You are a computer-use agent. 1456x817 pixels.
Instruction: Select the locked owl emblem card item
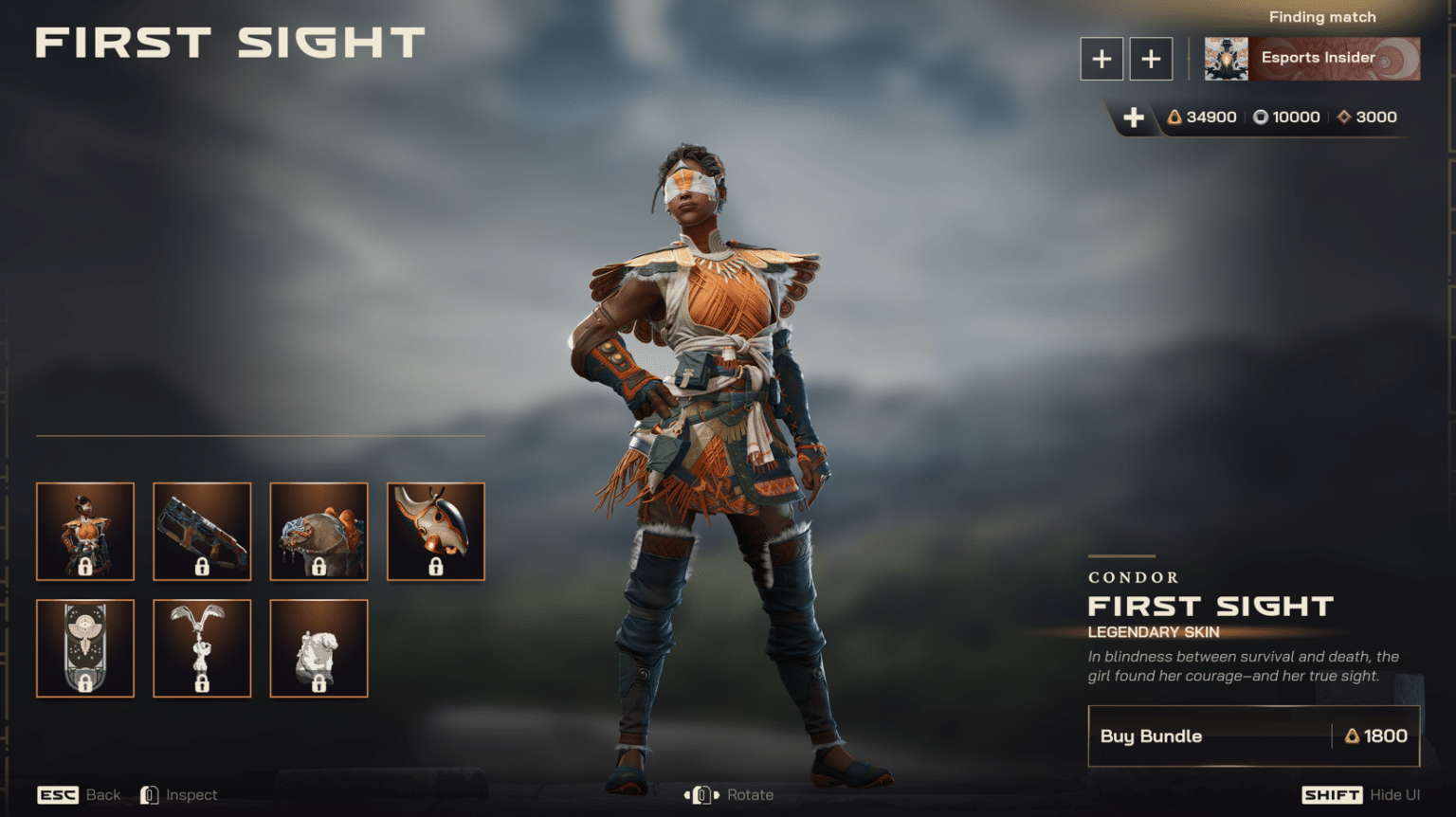point(85,648)
